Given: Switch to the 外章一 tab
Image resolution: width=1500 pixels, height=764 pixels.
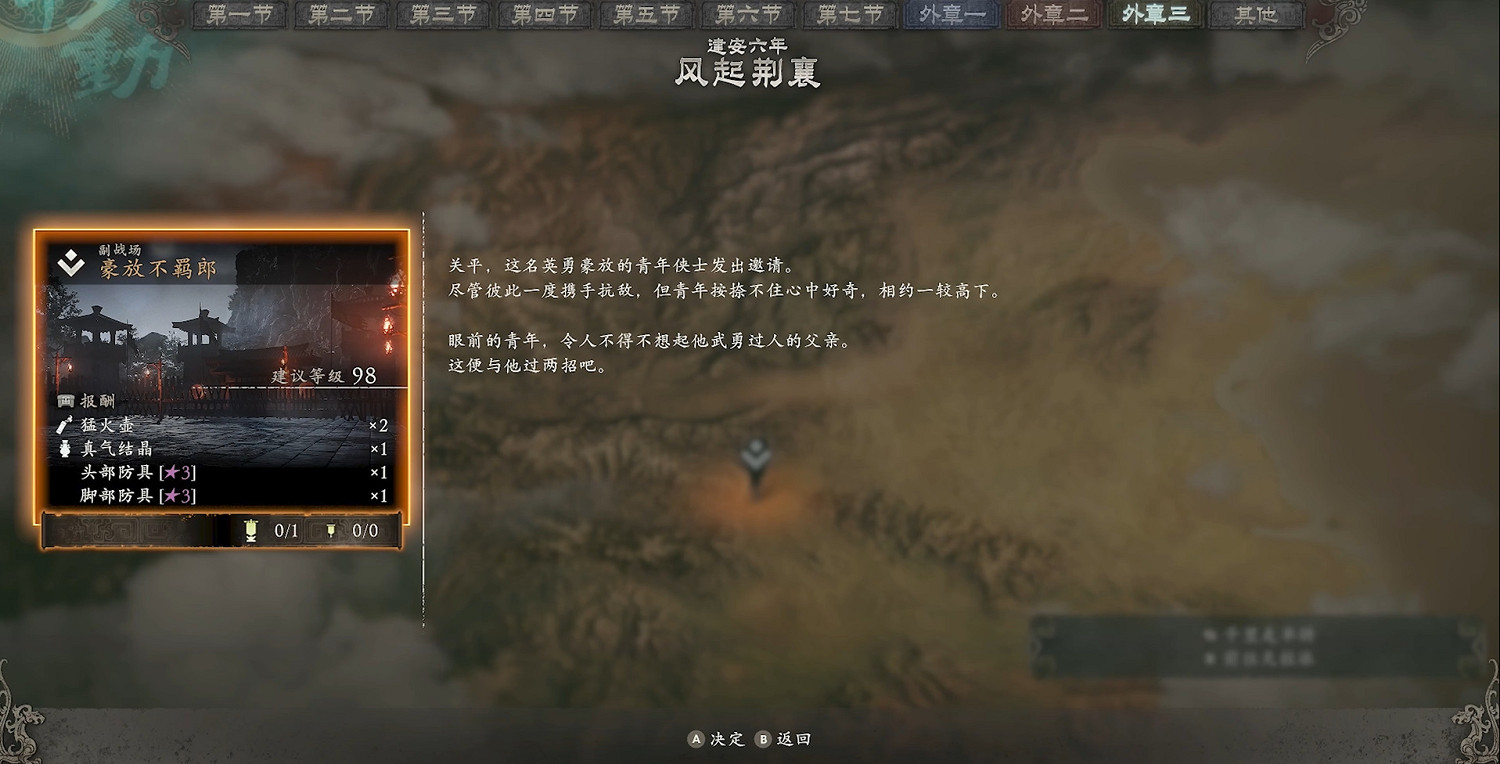Looking at the screenshot, I should (x=950, y=15).
